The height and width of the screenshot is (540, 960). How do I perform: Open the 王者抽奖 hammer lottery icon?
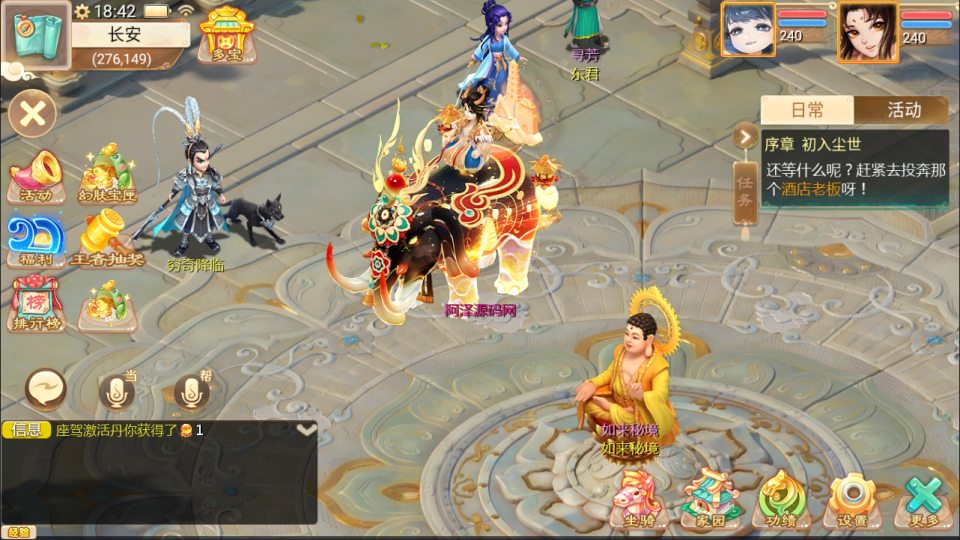click(106, 238)
